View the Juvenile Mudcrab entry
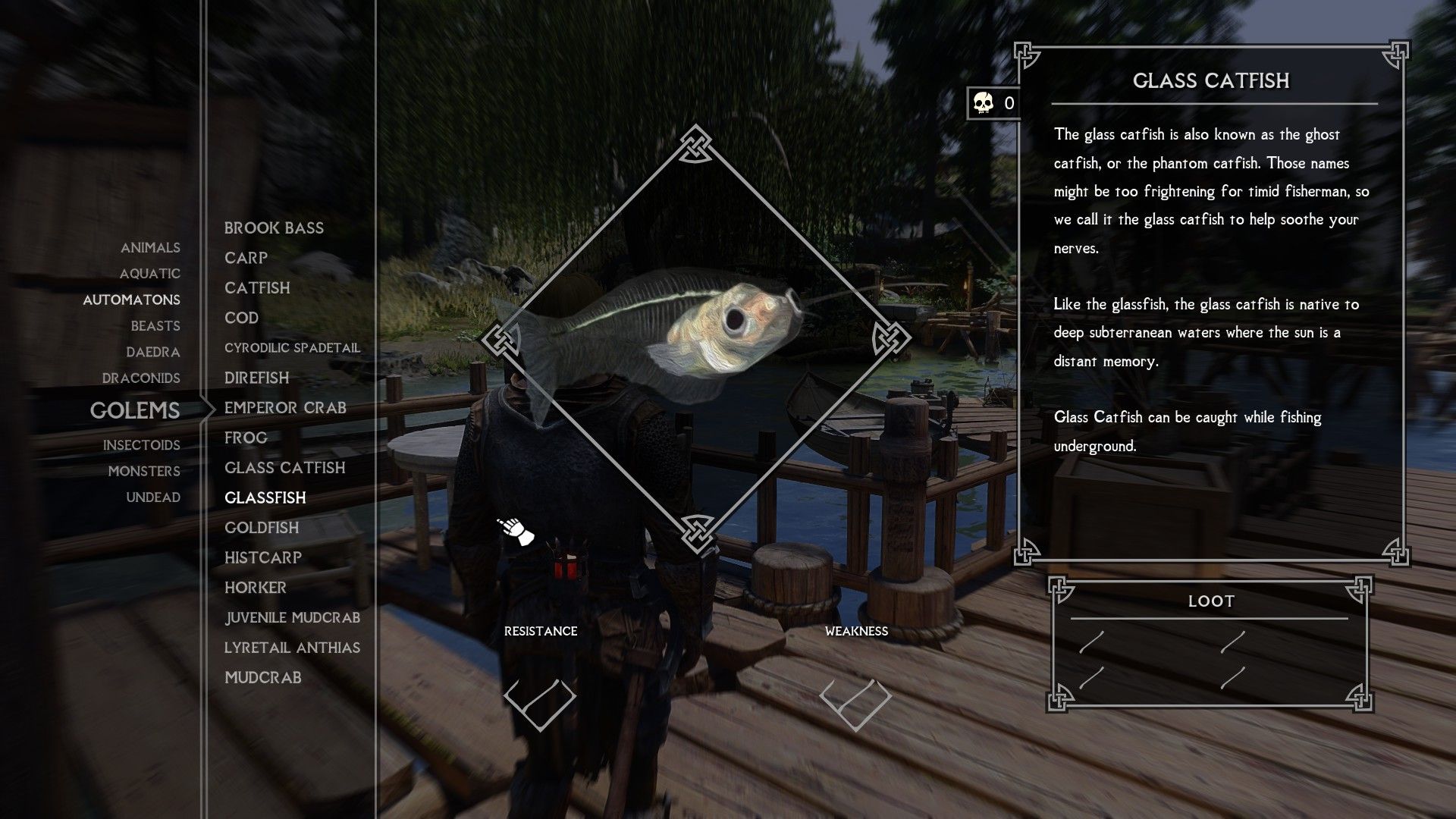 point(293,618)
